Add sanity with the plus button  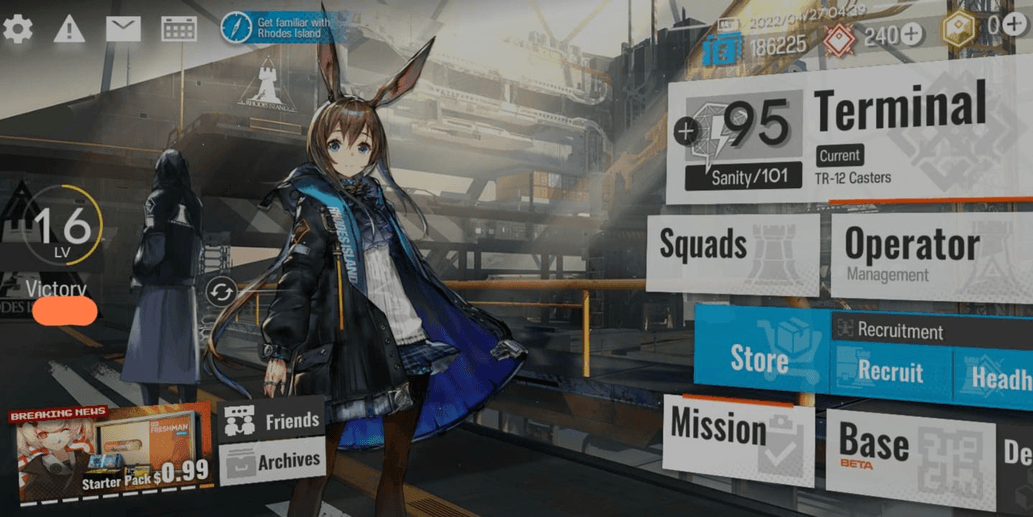[x=686, y=130]
